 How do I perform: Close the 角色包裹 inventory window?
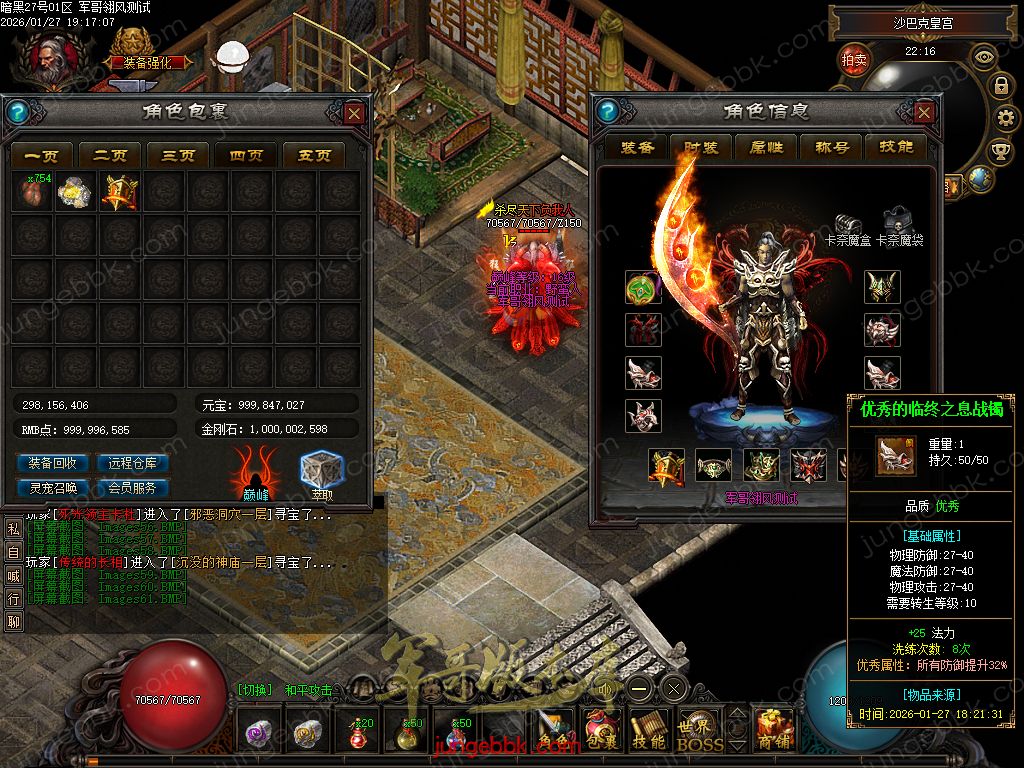[x=354, y=113]
